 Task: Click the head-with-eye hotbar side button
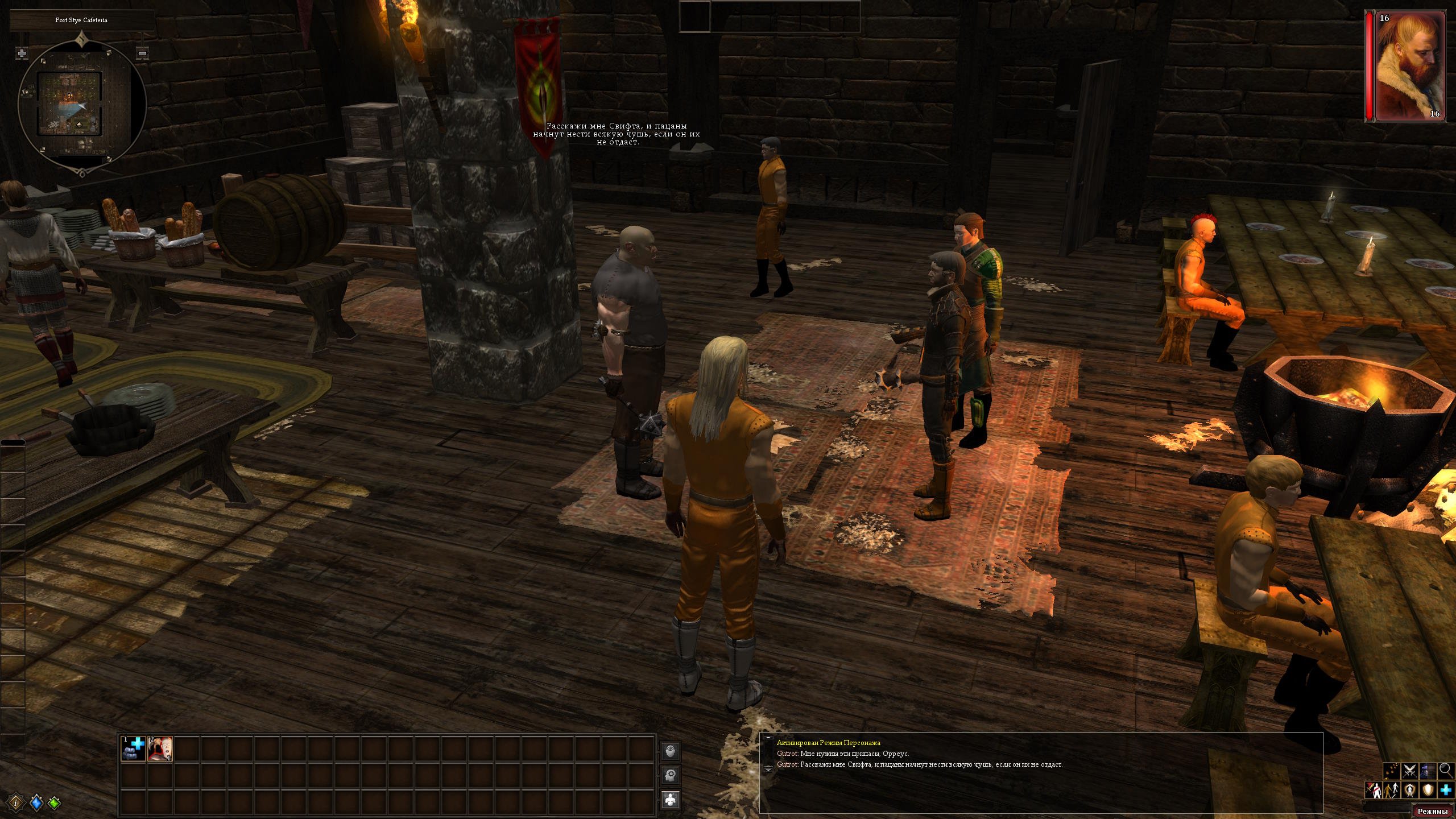click(671, 751)
